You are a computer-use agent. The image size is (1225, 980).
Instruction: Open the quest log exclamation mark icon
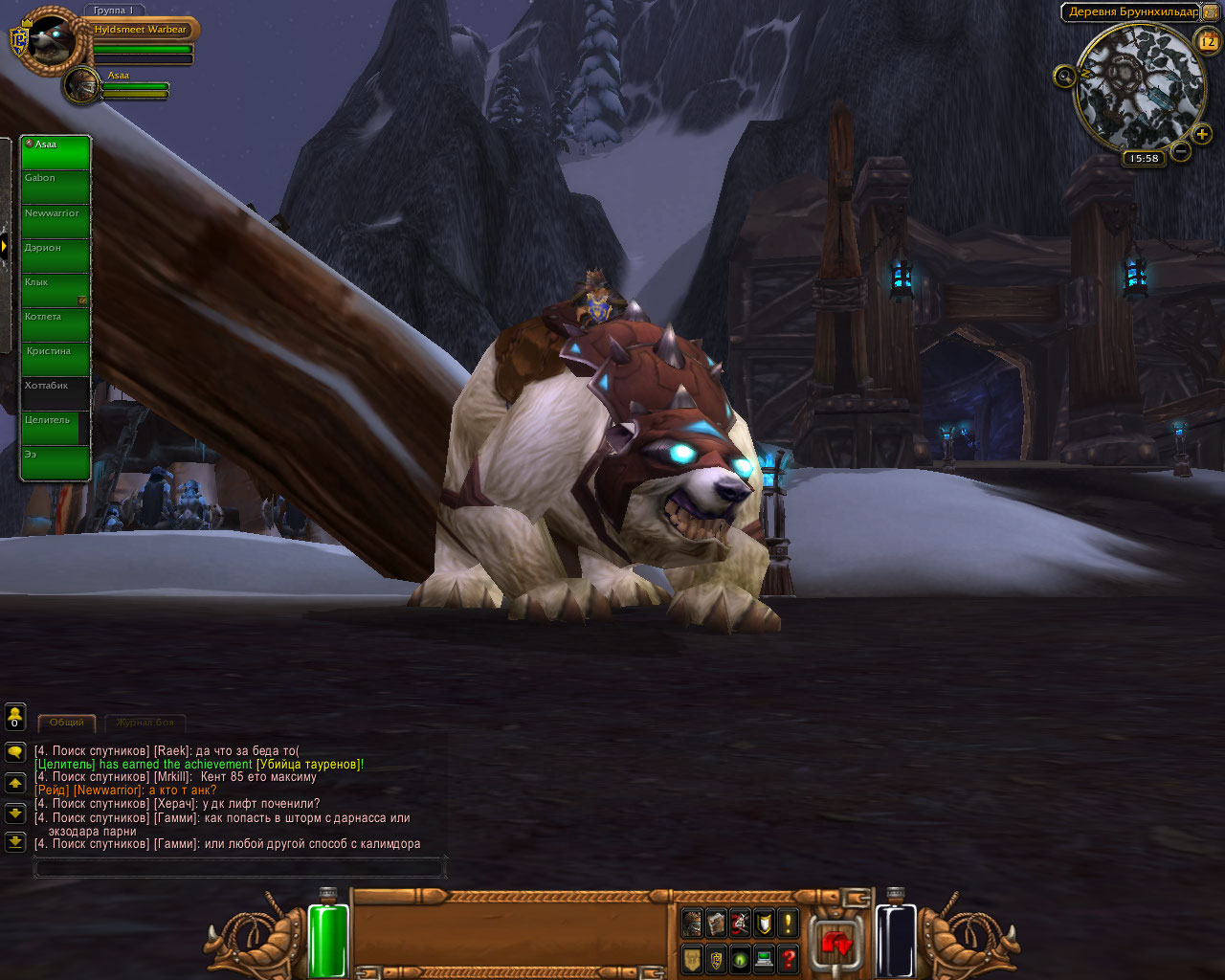point(788,924)
